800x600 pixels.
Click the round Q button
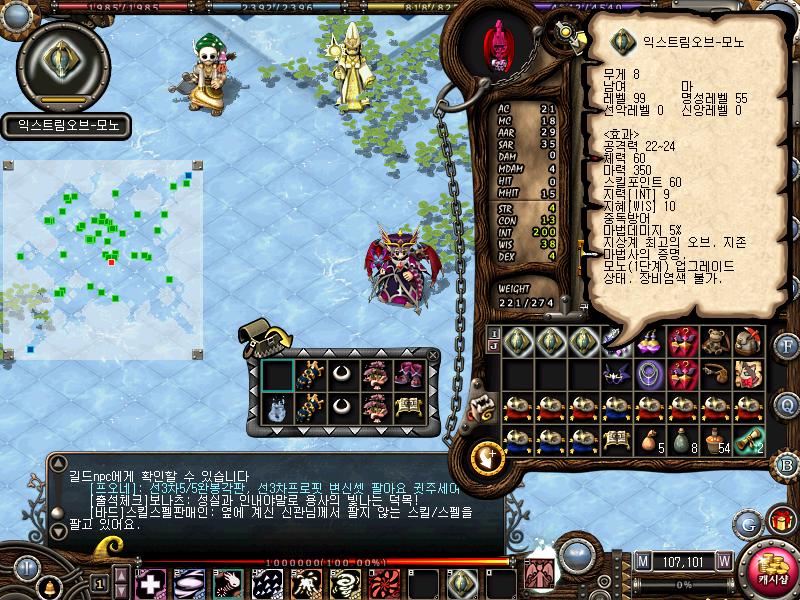point(788,405)
